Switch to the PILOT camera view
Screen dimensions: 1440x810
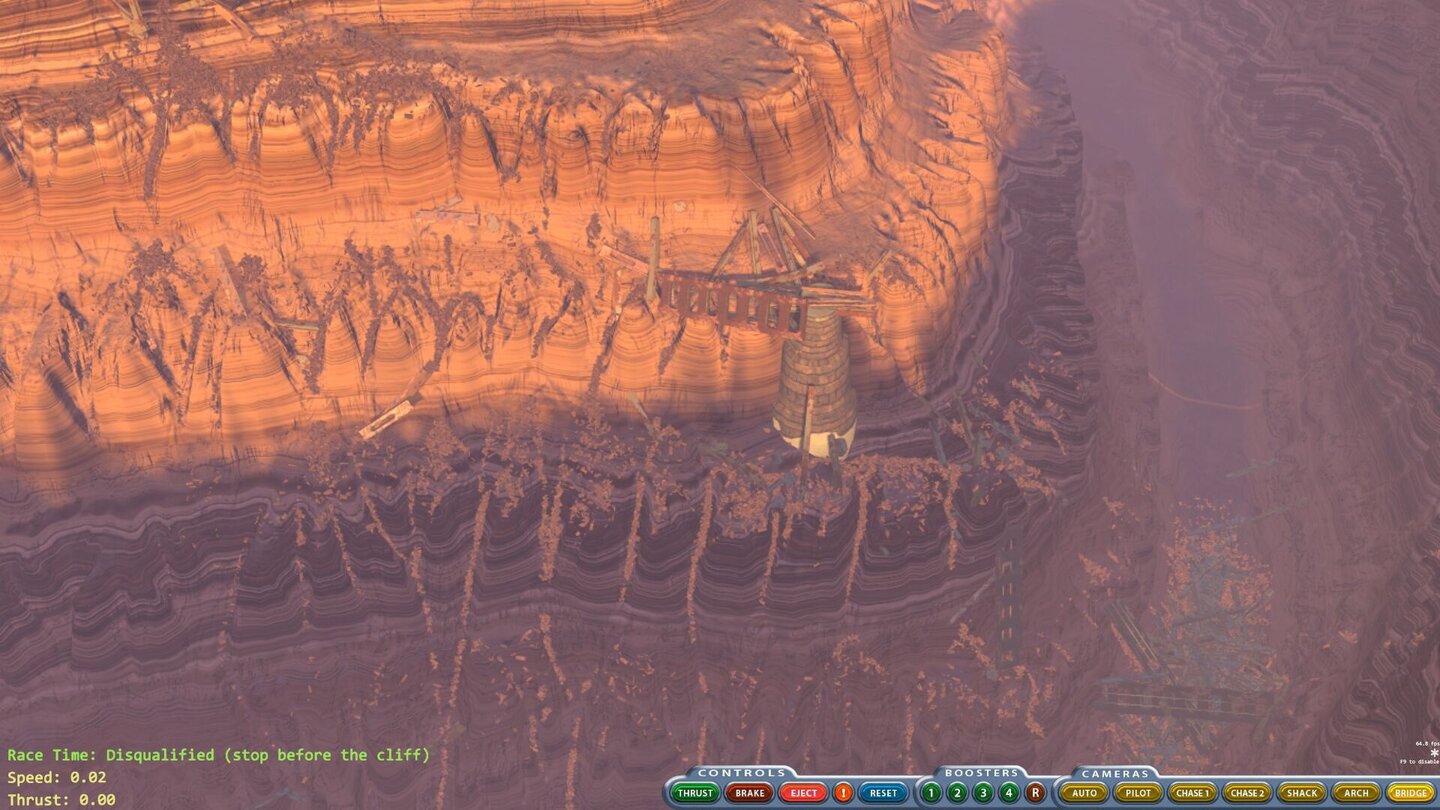[x=1140, y=792]
